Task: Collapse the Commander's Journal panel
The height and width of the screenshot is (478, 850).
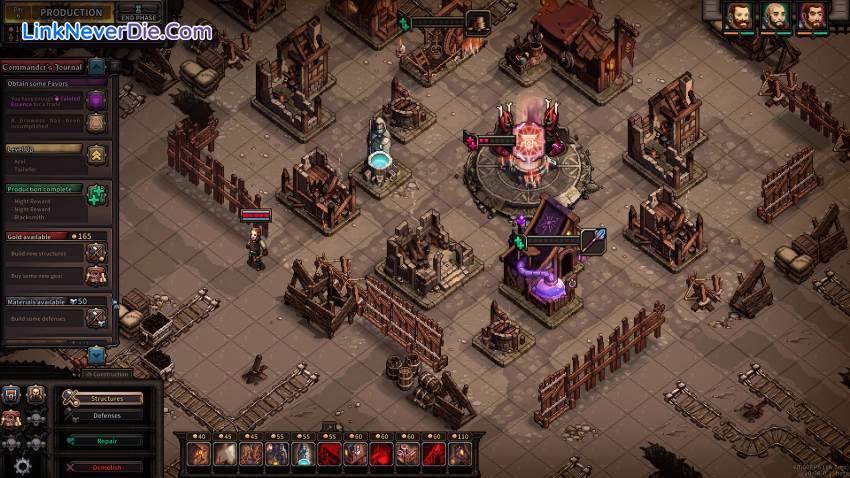Action: (x=96, y=67)
